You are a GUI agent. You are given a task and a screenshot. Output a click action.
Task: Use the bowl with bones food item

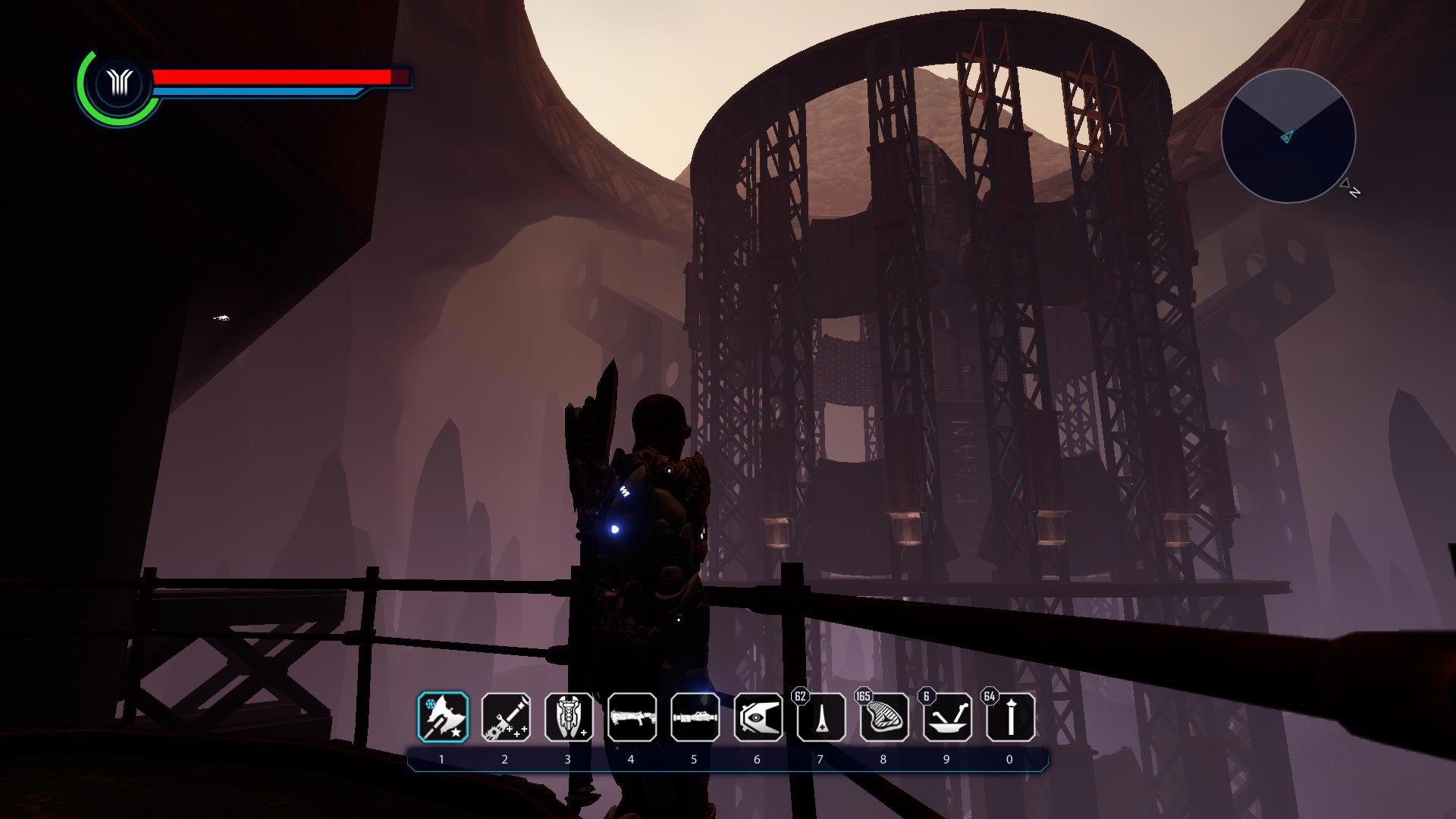click(x=947, y=717)
